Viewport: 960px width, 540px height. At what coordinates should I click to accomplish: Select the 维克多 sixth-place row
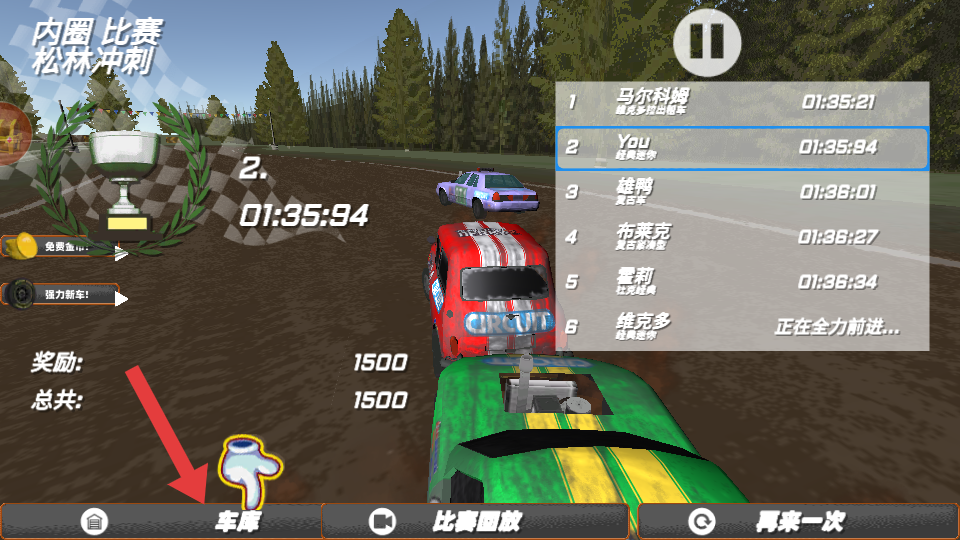(x=742, y=327)
